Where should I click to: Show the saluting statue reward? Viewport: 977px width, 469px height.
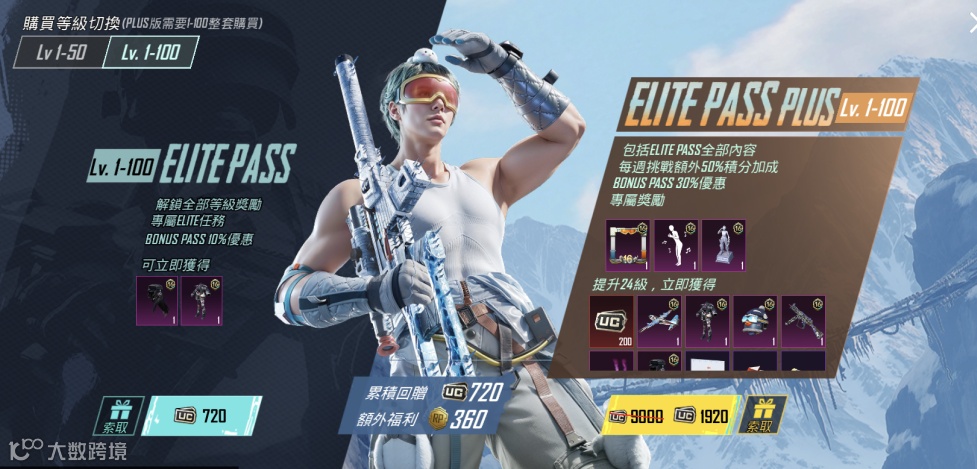pyautogui.click(x=723, y=245)
